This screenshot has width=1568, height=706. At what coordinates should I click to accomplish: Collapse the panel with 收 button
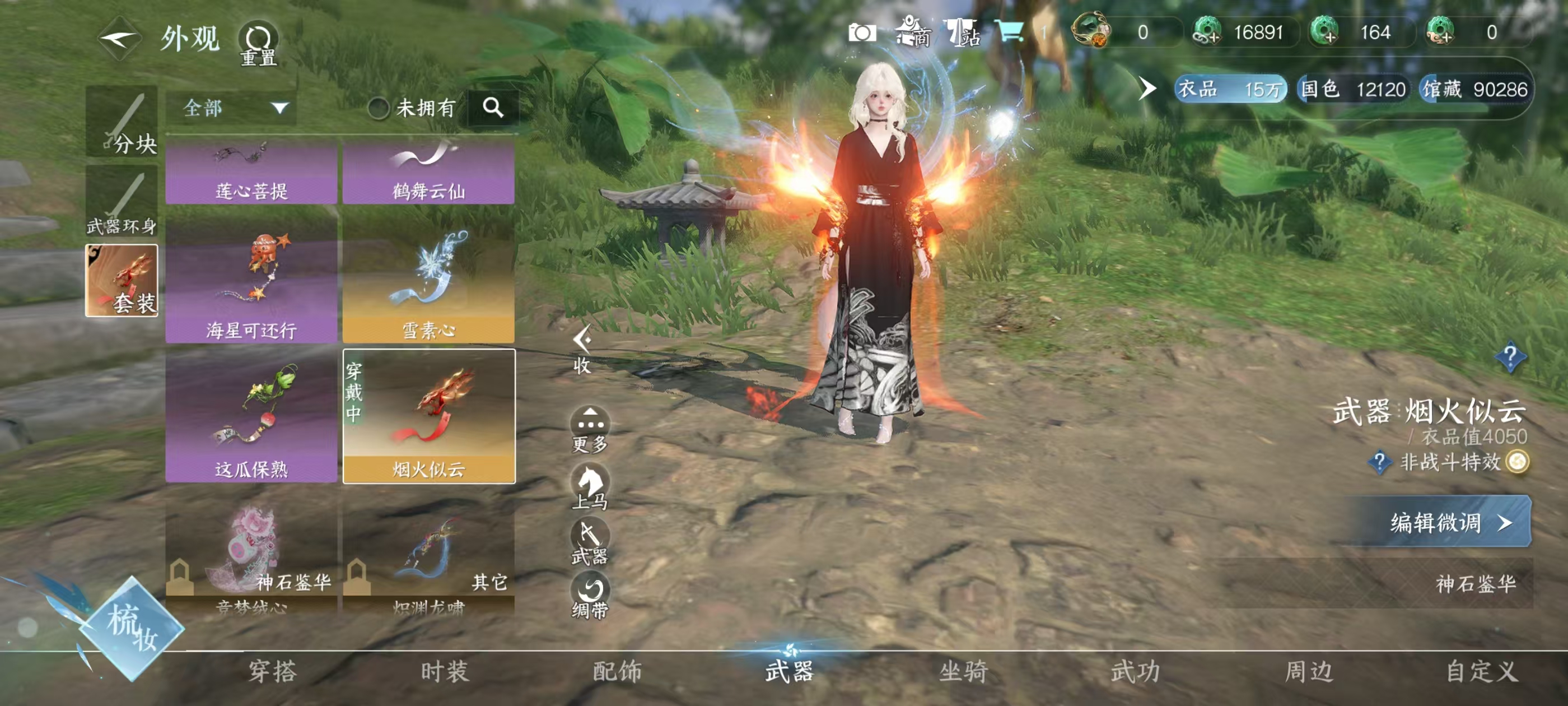tap(582, 349)
